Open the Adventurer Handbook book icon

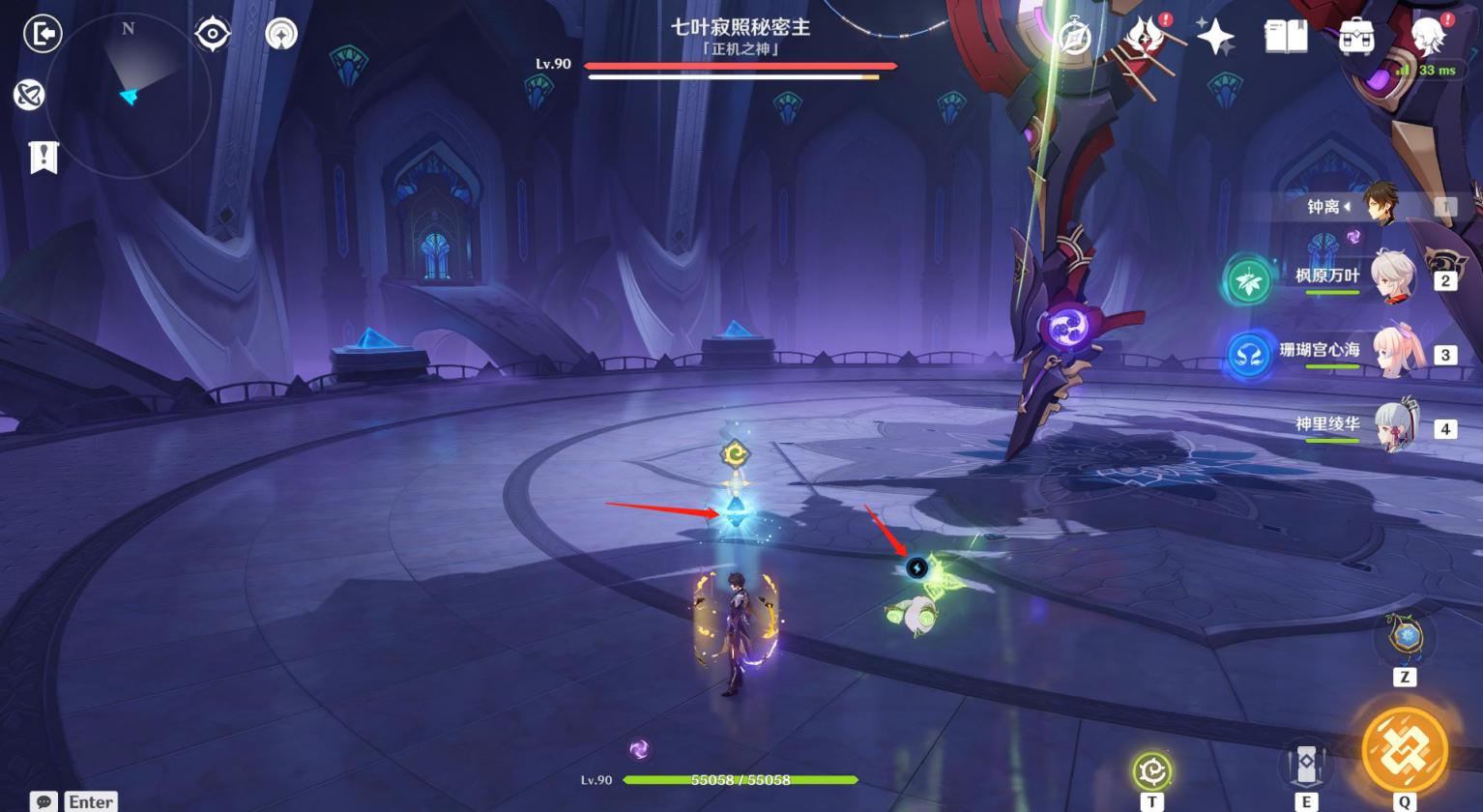coord(1286,37)
